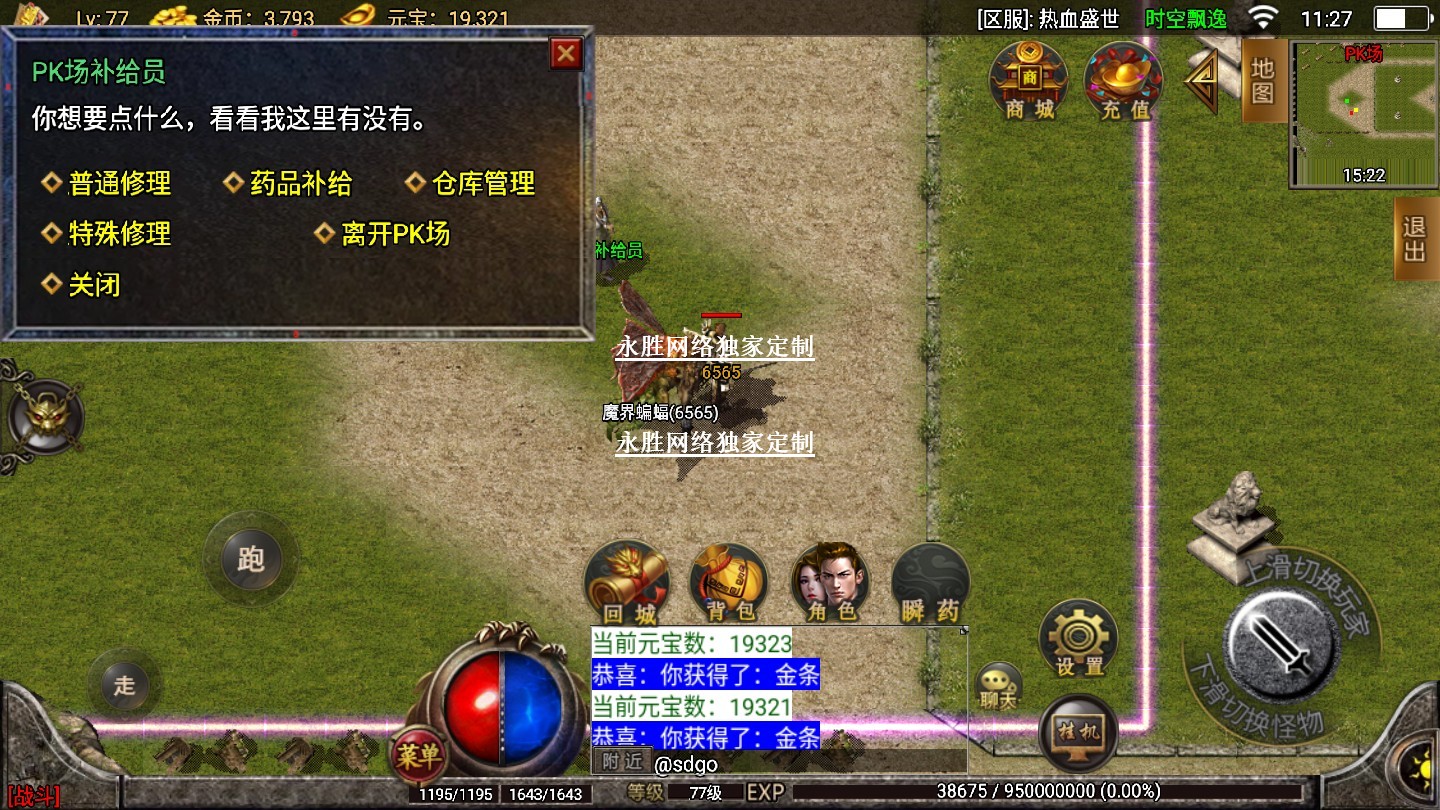Image resolution: width=1440 pixels, height=810 pixels.
Task: Open 仓库管理 warehouse management
Action: (x=483, y=184)
